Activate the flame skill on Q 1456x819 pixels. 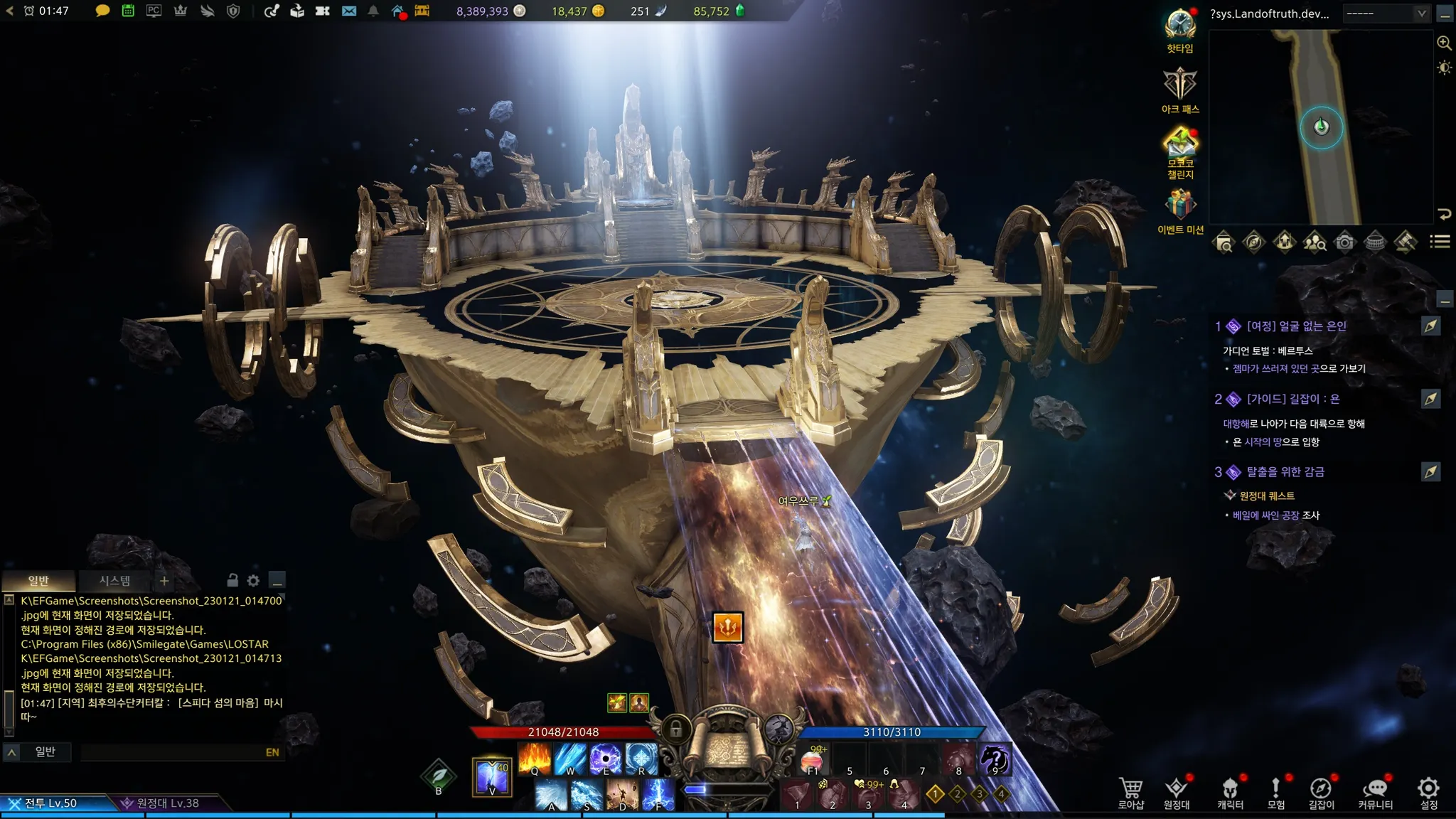point(534,758)
